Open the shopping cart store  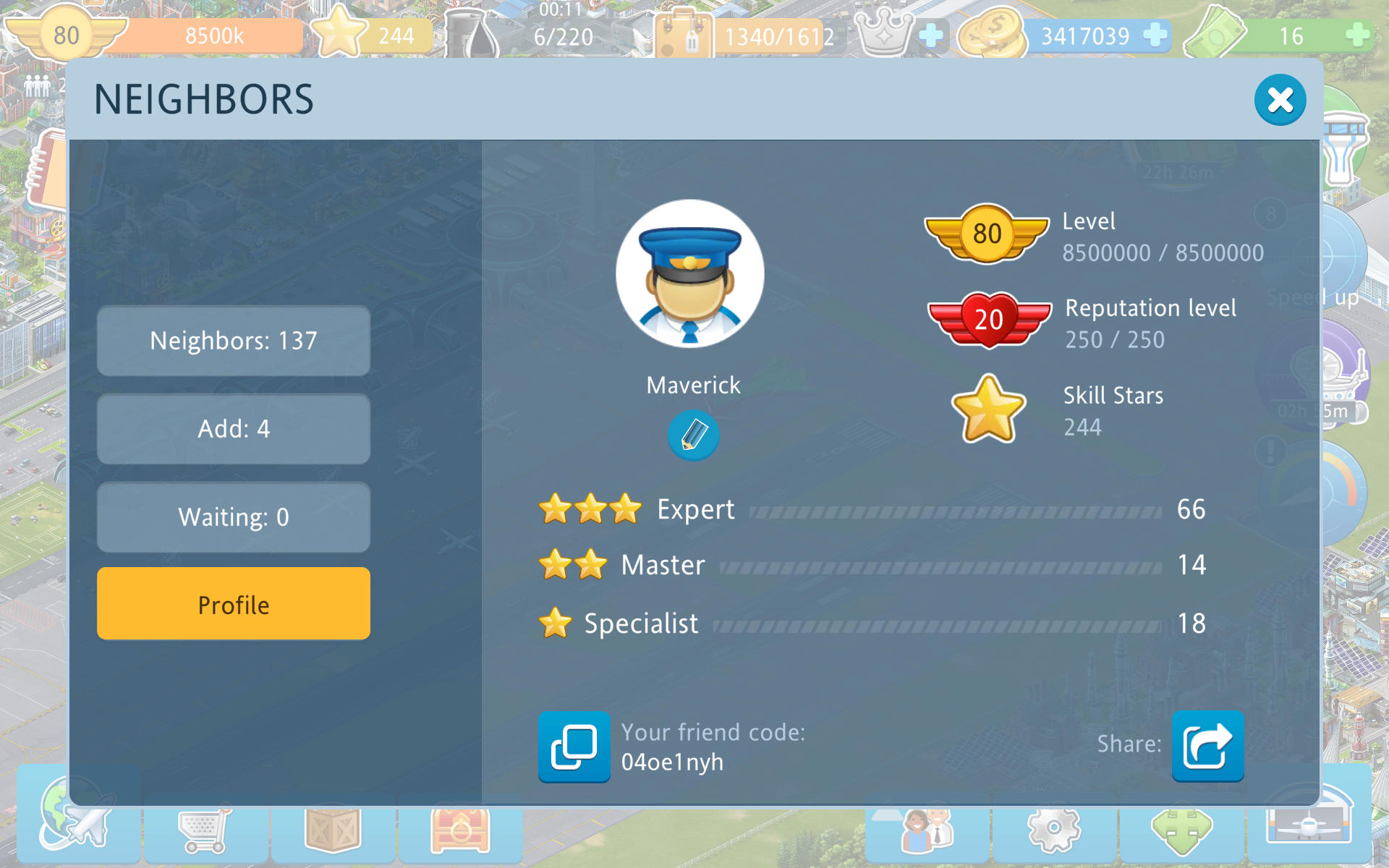coord(205,832)
